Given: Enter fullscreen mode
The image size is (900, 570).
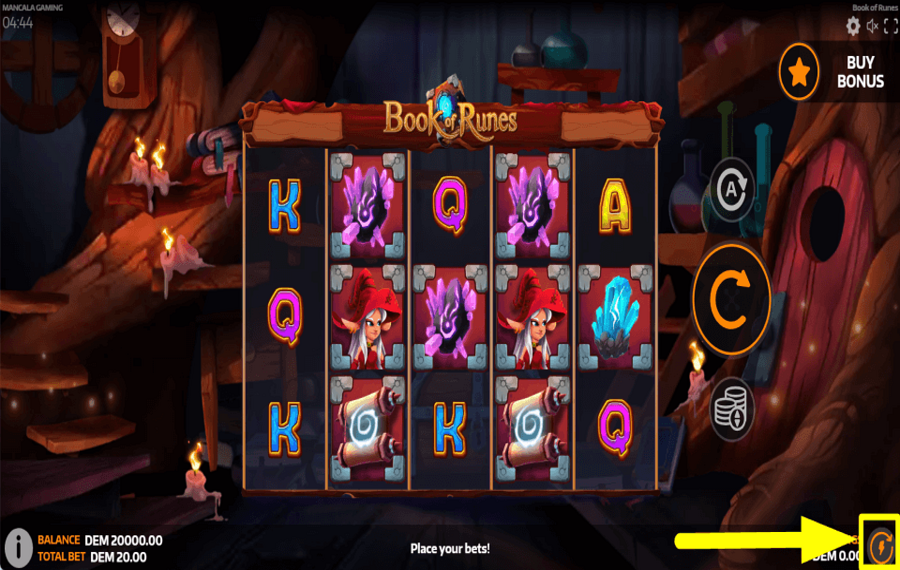Looking at the screenshot, I should pyautogui.click(x=889, y=26).
